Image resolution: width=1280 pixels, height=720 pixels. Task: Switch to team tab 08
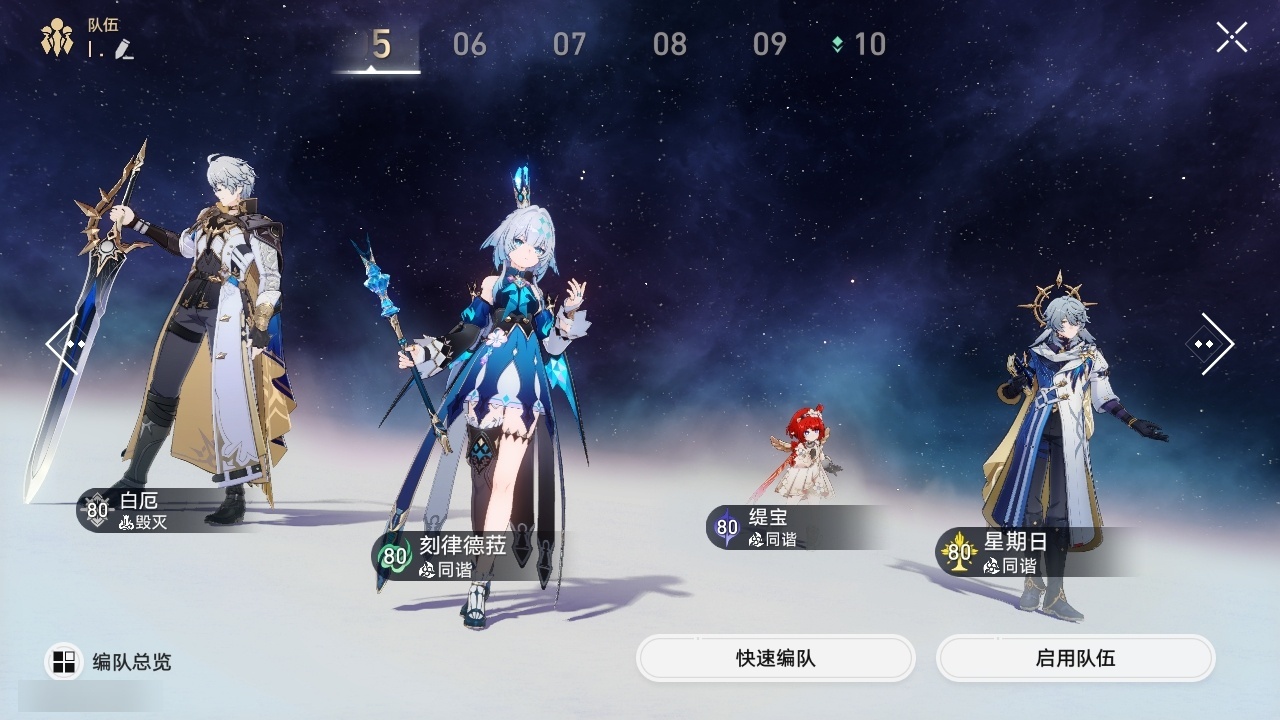tap(669, 44)
